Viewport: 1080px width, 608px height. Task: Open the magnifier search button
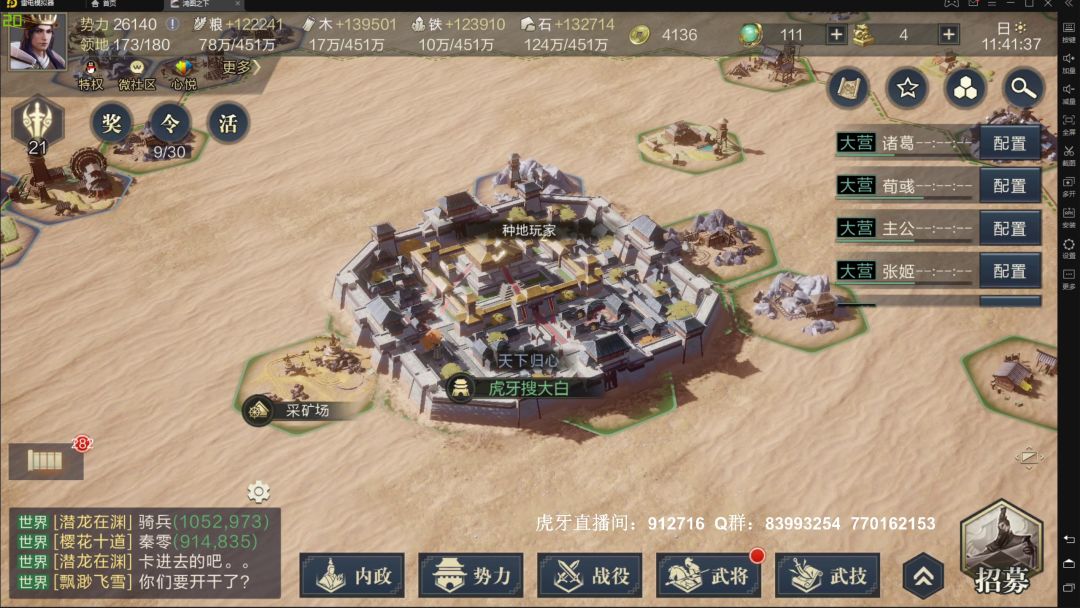click(1022, 89)
